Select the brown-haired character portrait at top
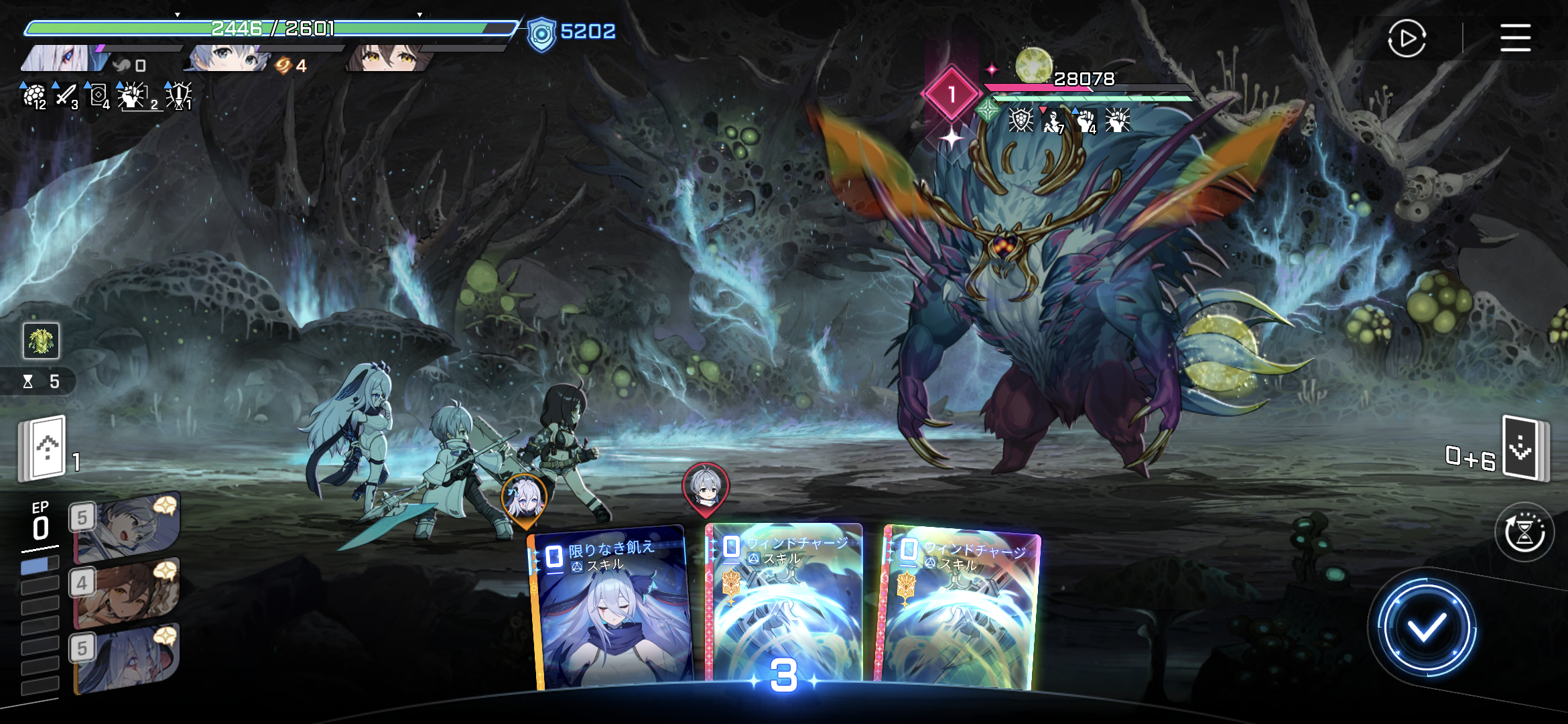Viewport: 1568px width, 724px height. 387,58
